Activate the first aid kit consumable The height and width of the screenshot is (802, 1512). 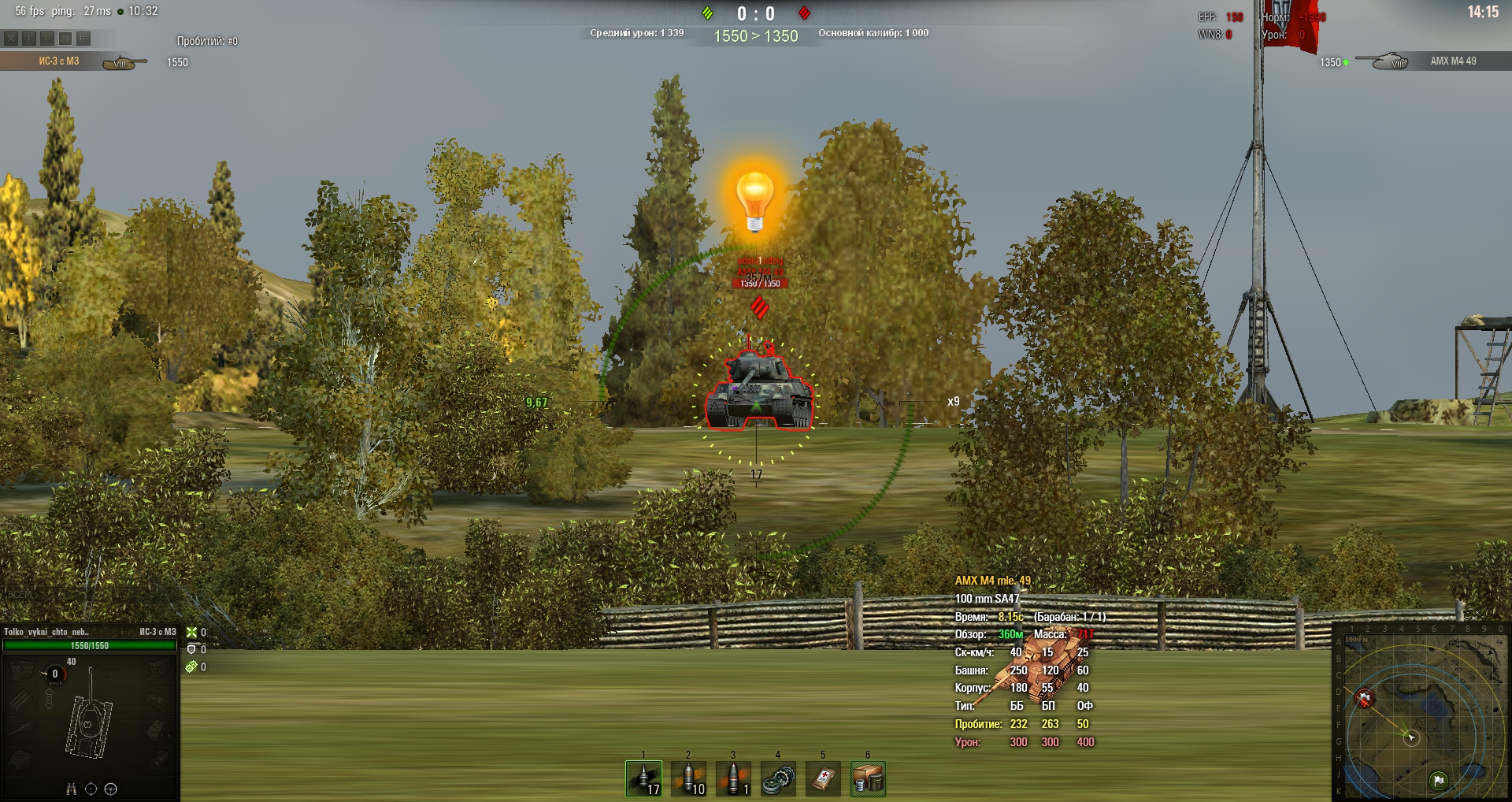(x=823, y=778)
